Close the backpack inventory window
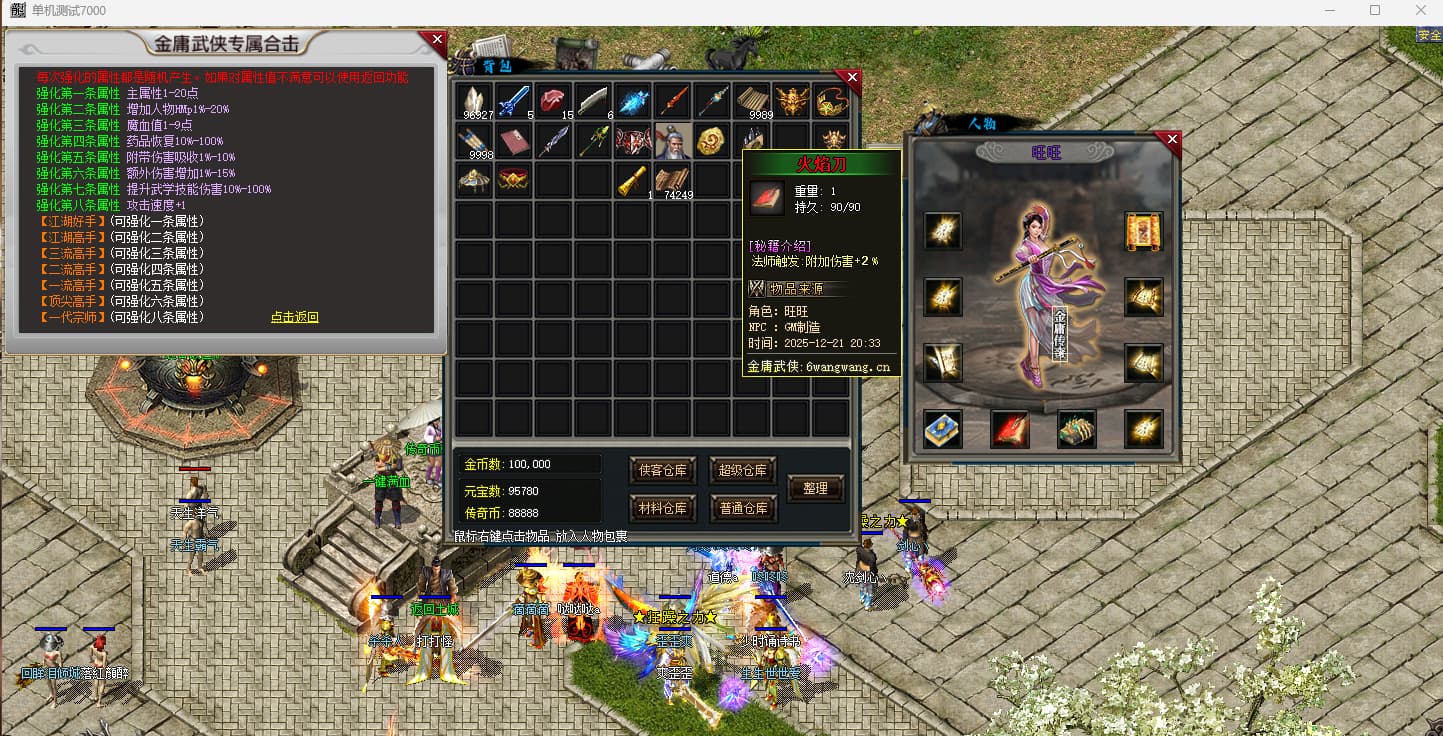 pyautogui.click(x=852, y=77)
